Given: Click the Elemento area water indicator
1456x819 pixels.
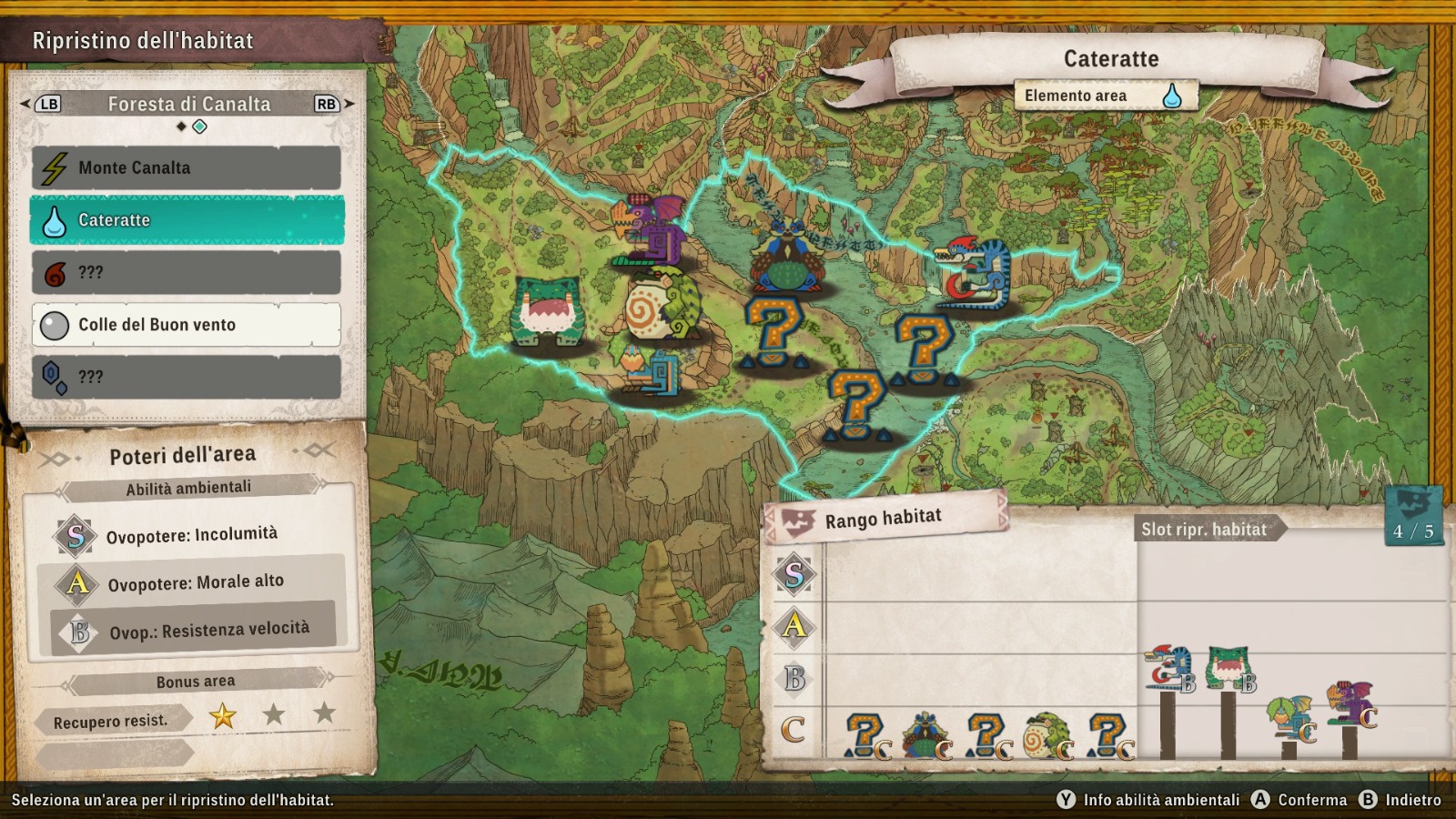Looking at the screenshot, I should (1171, 96).
